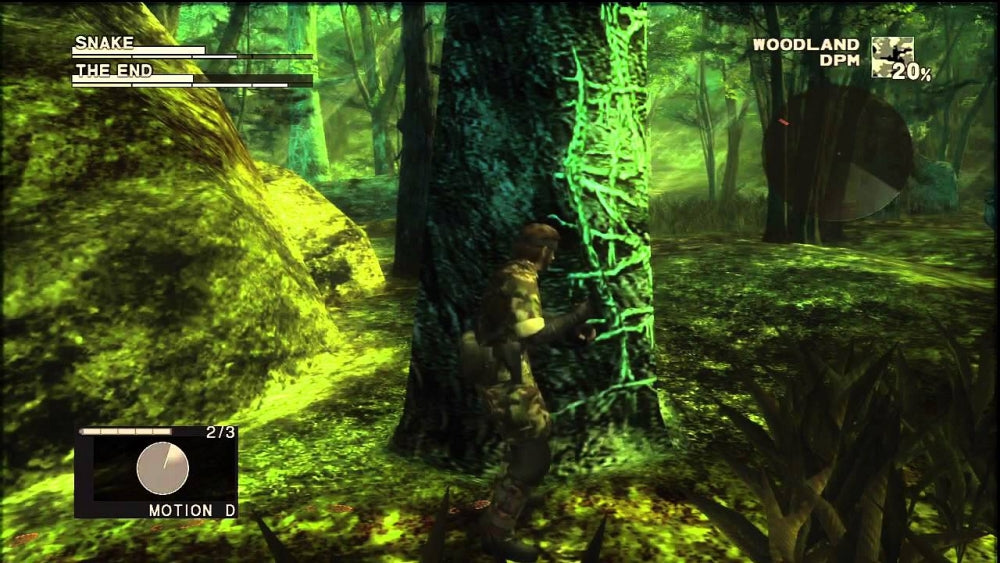
Task: Select the Motion D item slot
Action: 156,472
